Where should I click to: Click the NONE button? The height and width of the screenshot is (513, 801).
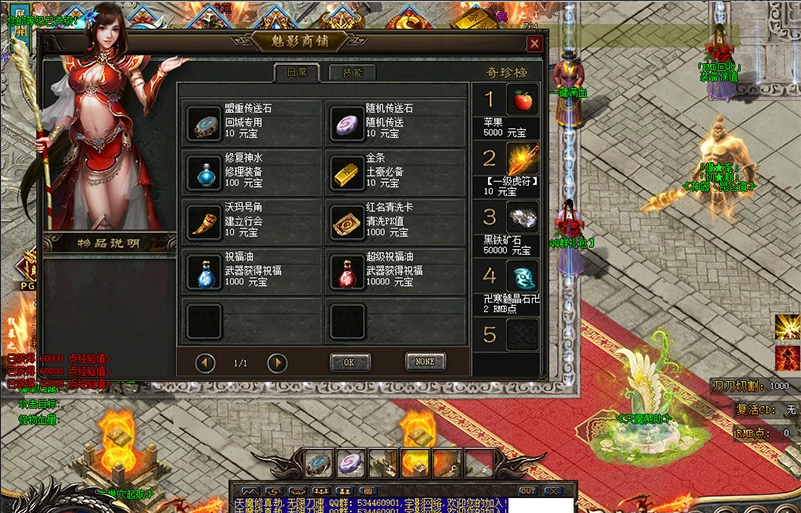pyautogui.click(x=425, y=362)
